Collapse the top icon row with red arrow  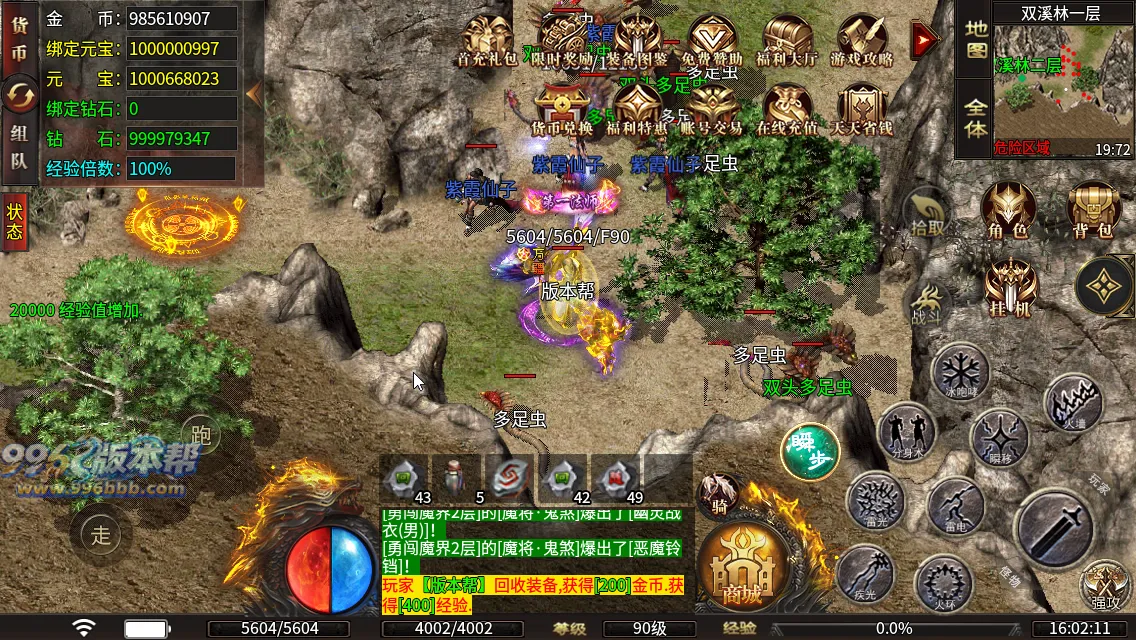tap(925, 39)
